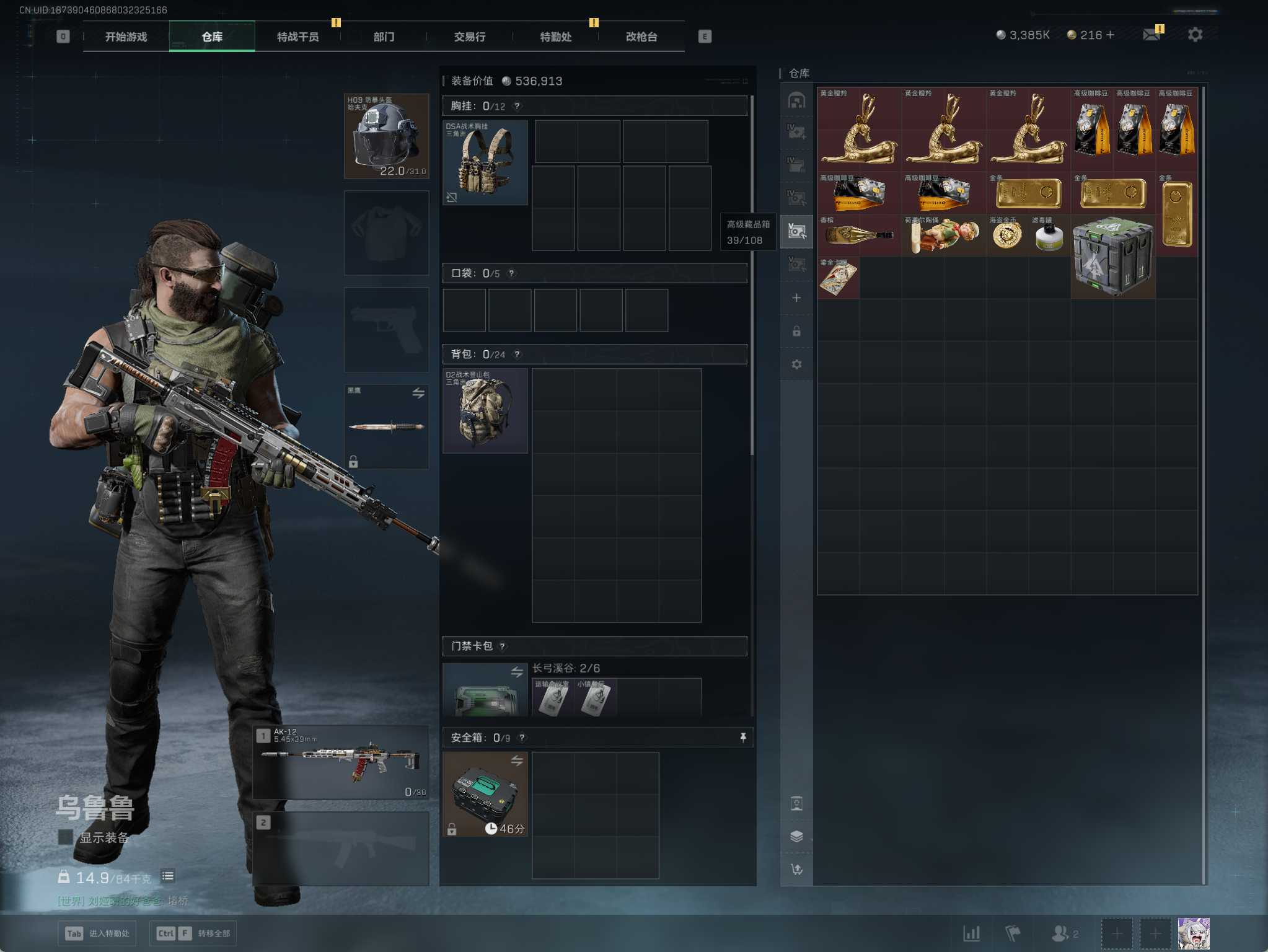Image resolution: width=1268 pixels, height=952 pixels.
Task: Select the 特勤处 tab
Action: click(x=555, y=37)
